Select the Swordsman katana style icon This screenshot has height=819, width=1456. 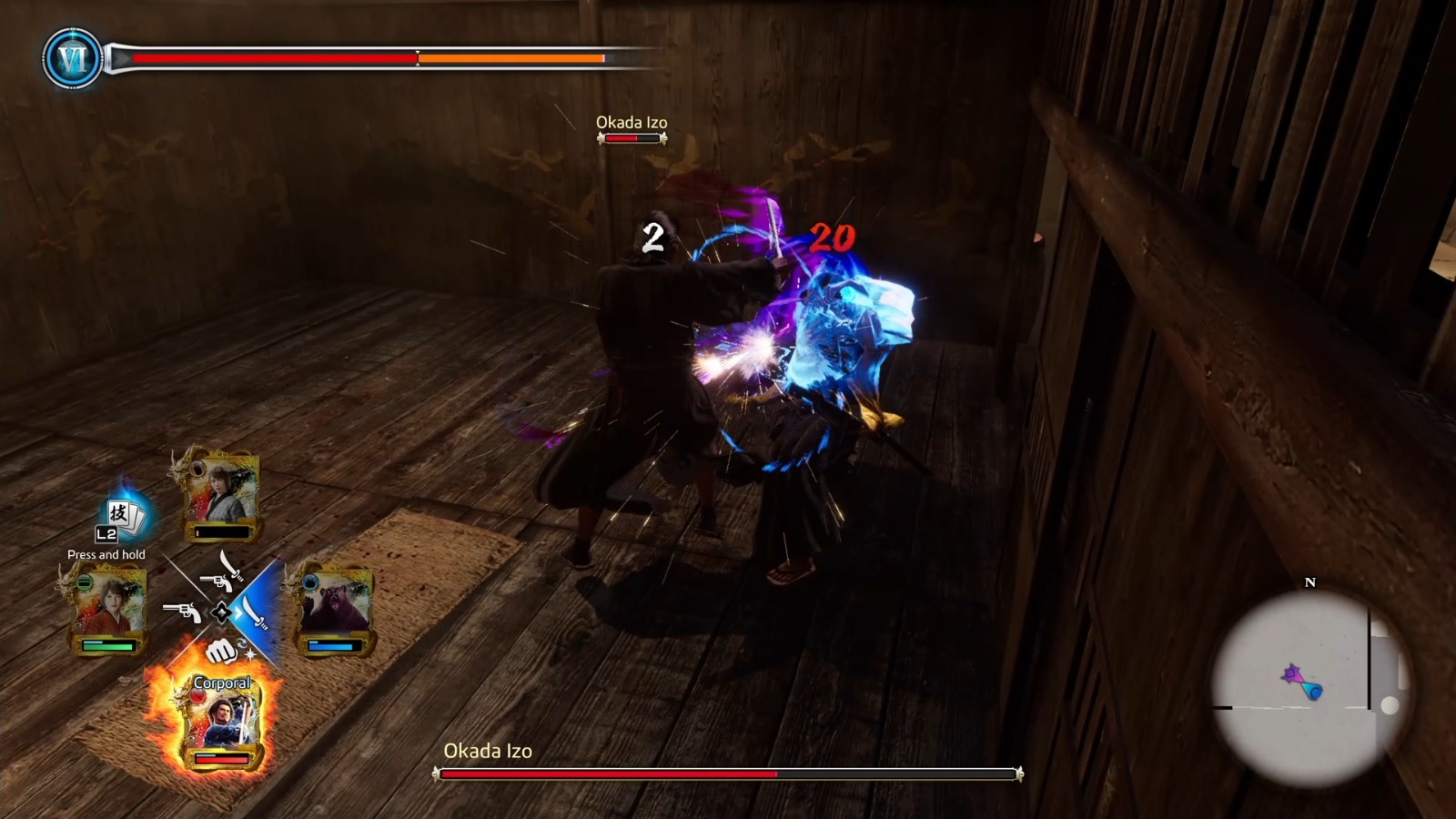point(253,614)
